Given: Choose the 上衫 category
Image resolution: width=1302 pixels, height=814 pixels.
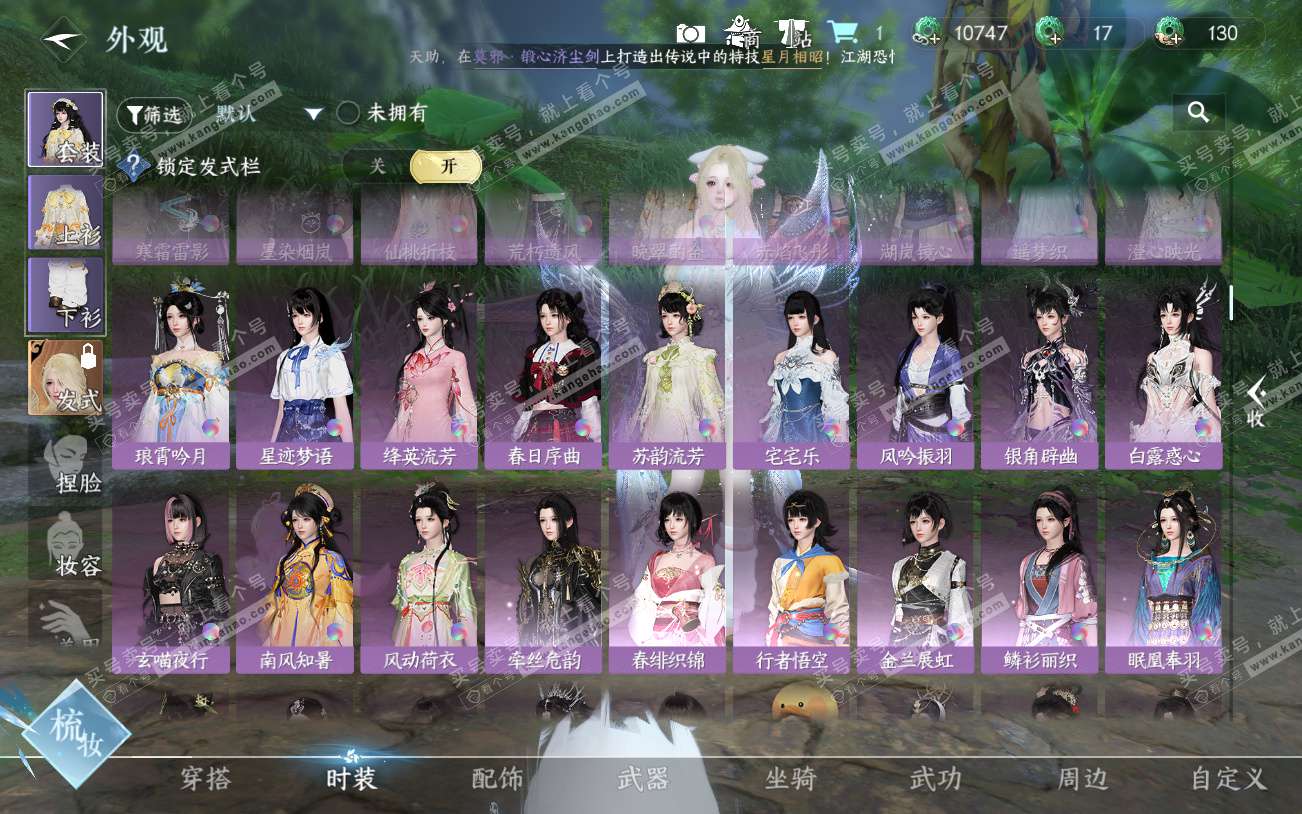Looking at the screenshot, I should 65,212.
